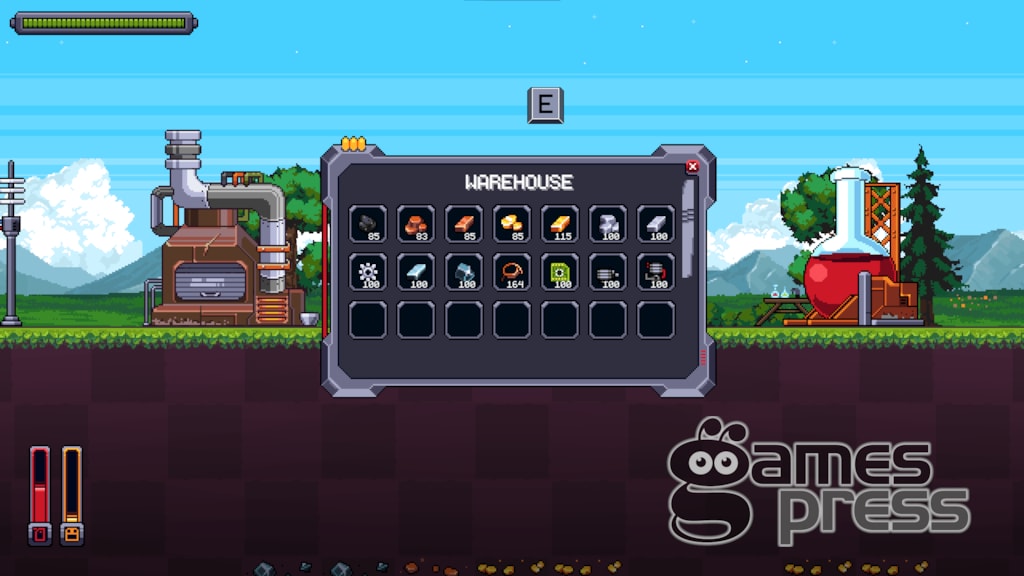
Task: Click the green circuit board slot
Action: point(560,272)
